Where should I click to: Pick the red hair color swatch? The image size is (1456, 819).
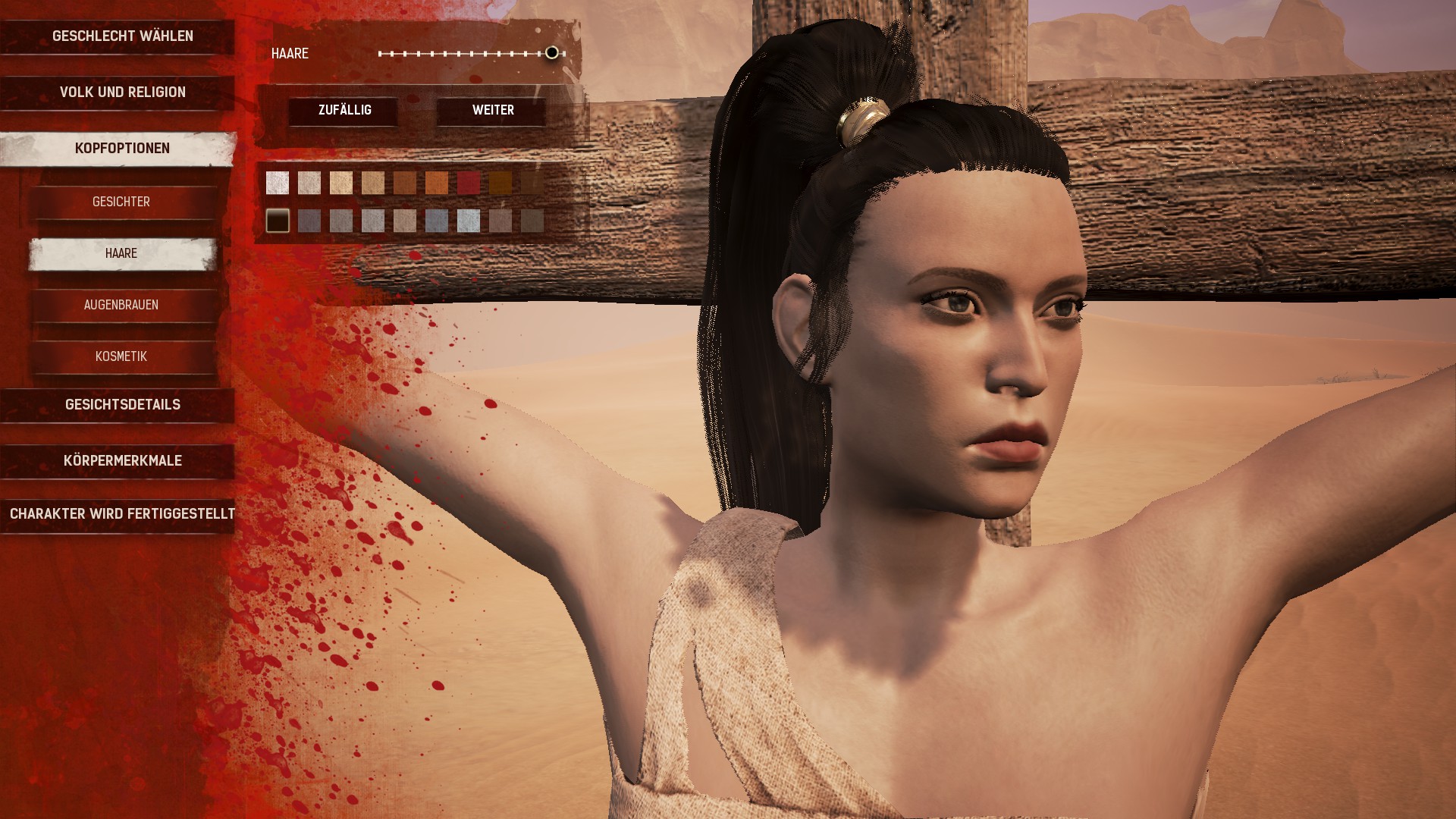(469, 183)
